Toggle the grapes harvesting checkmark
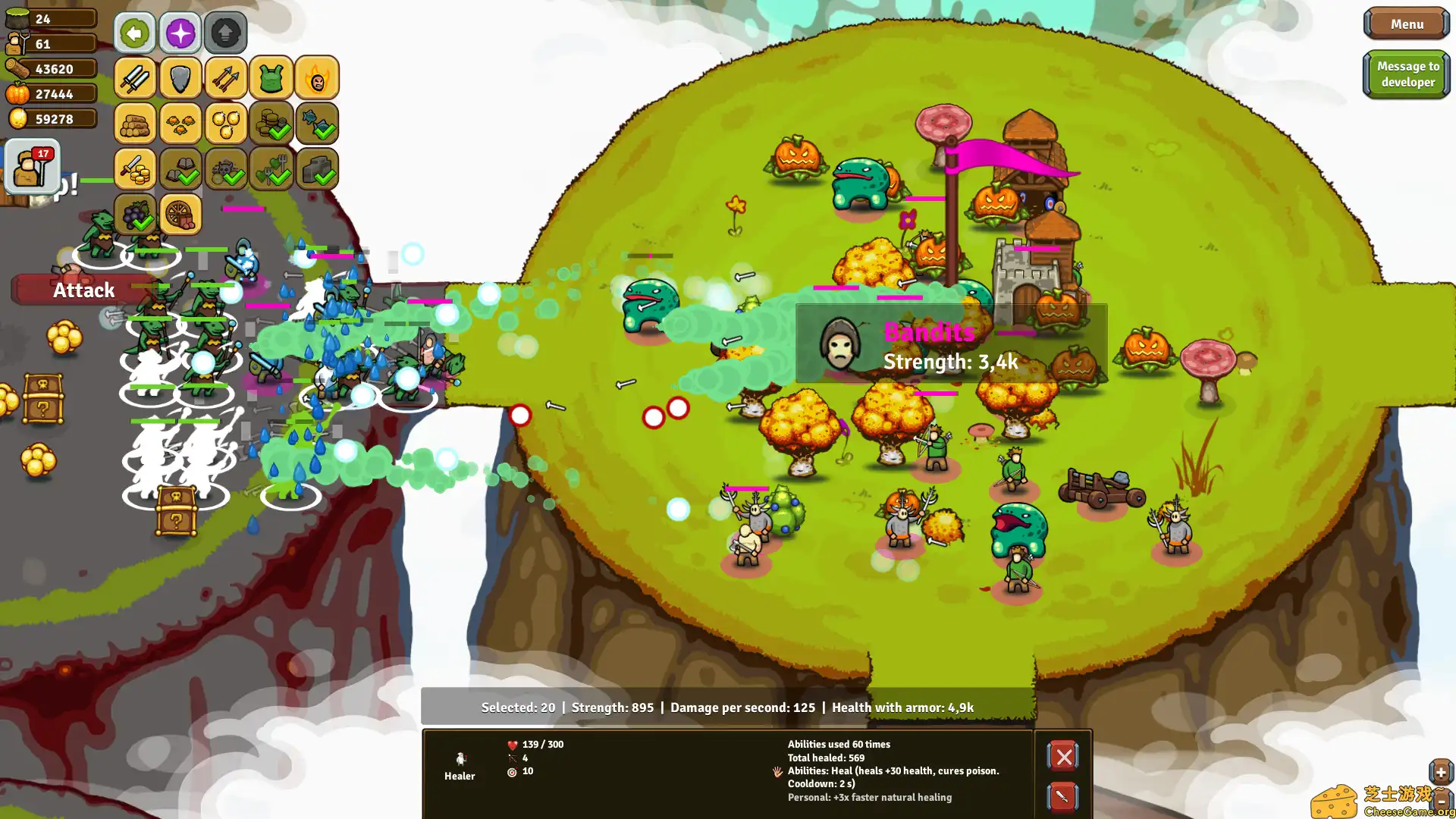Viewport: 1456px width, 819px height. [135, 215]
